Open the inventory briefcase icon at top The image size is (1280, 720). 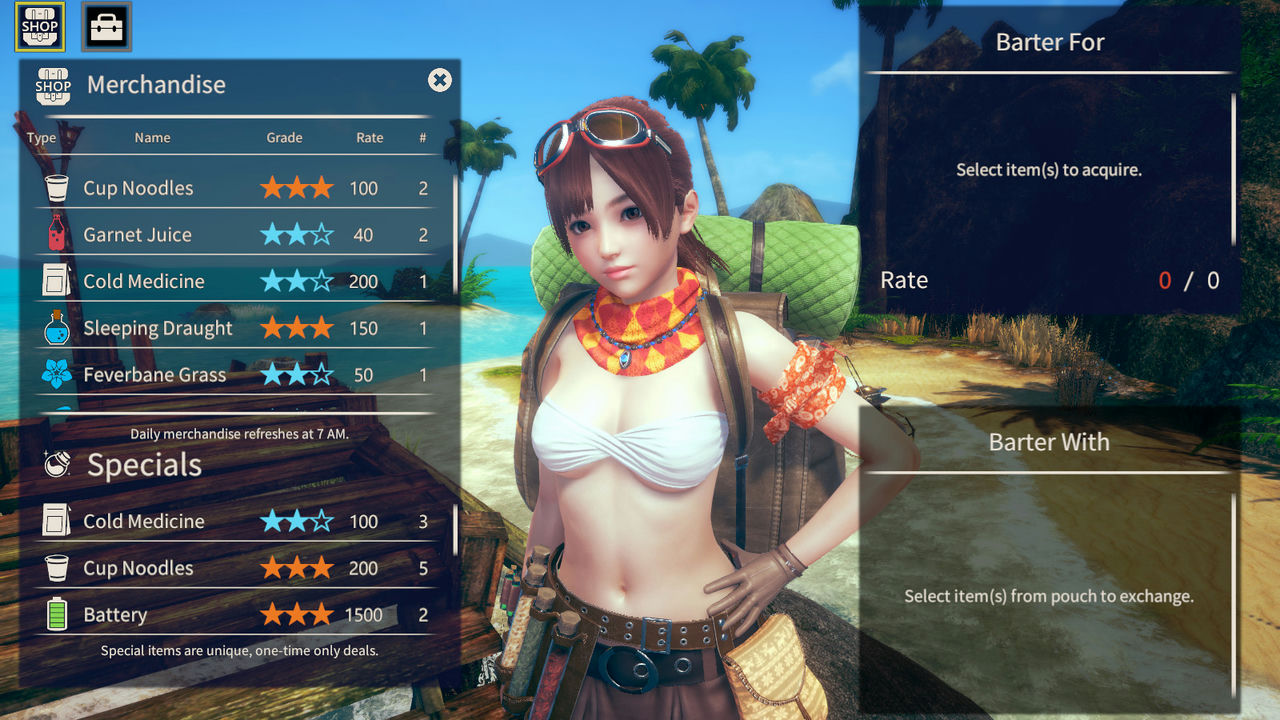[104, 27]
